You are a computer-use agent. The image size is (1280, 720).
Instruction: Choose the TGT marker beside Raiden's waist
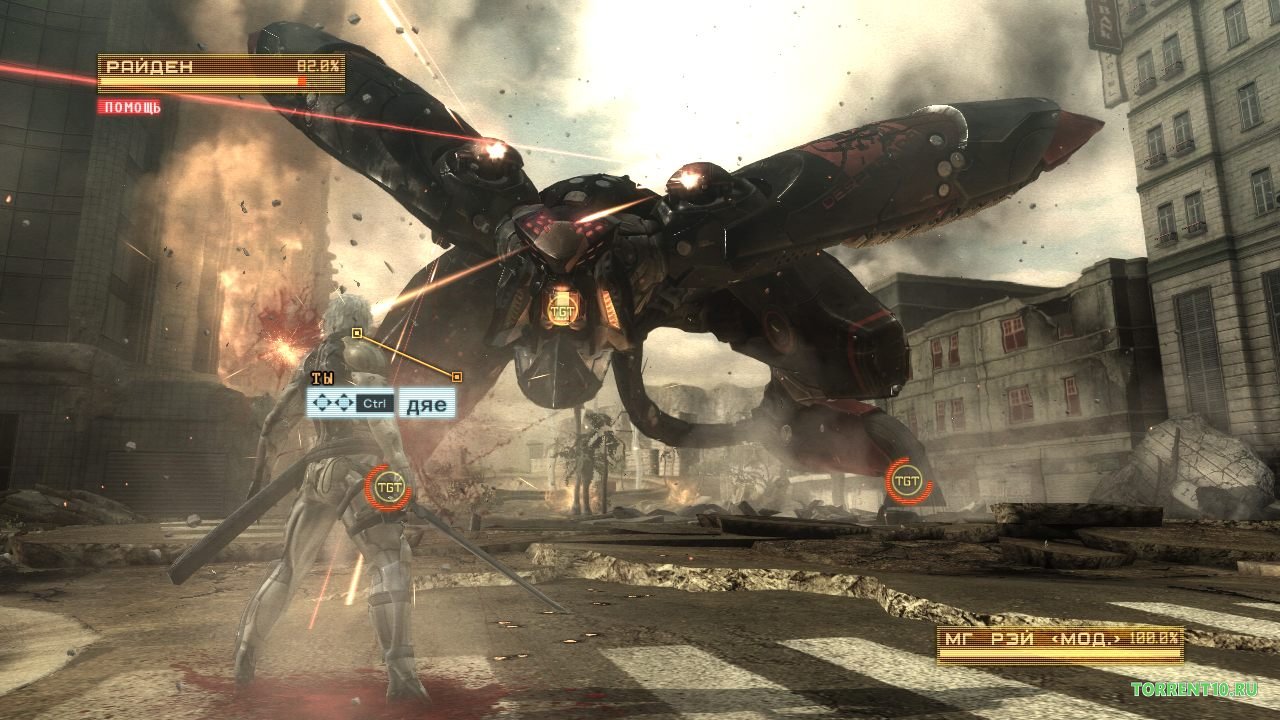click(388, 487)
